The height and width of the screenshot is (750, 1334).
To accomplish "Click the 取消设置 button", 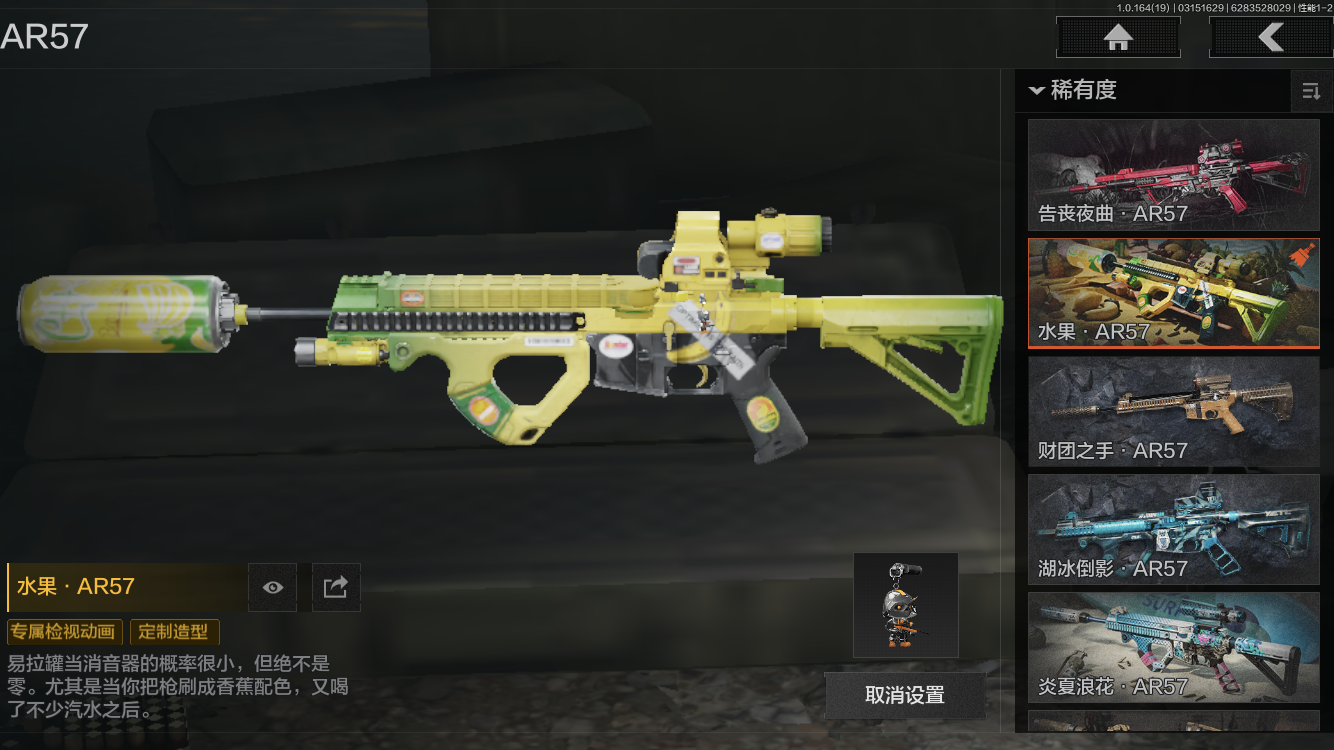I will pyautogui.click(x=905, y=696).
